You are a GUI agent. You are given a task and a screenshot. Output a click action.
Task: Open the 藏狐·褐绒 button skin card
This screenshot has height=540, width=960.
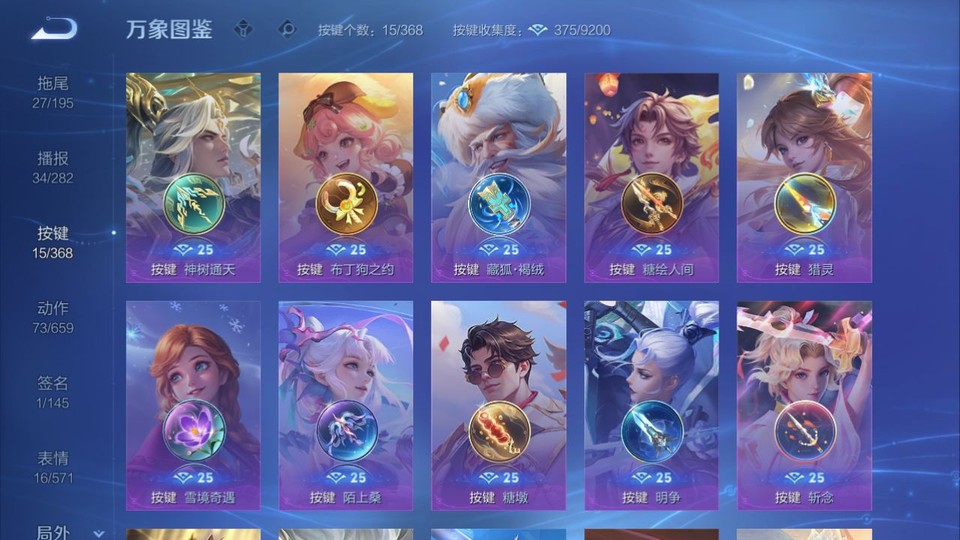click(498, 177)
